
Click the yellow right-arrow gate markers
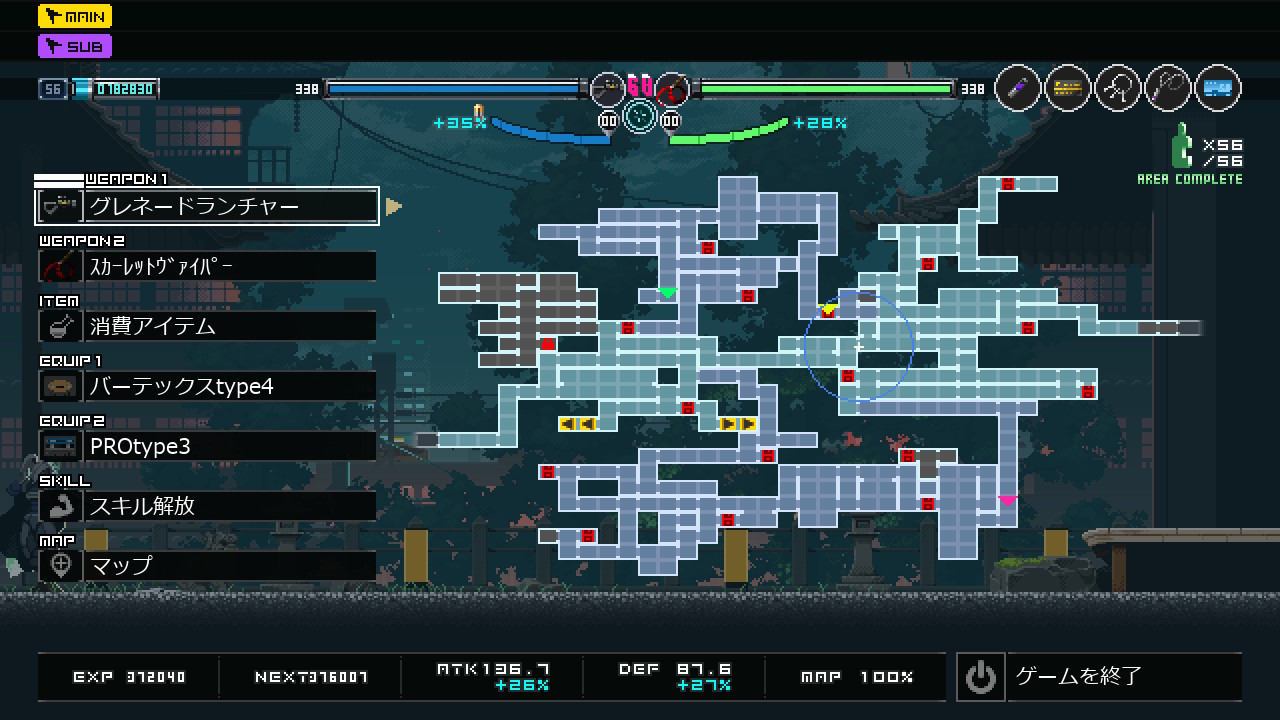click(737, 424)
